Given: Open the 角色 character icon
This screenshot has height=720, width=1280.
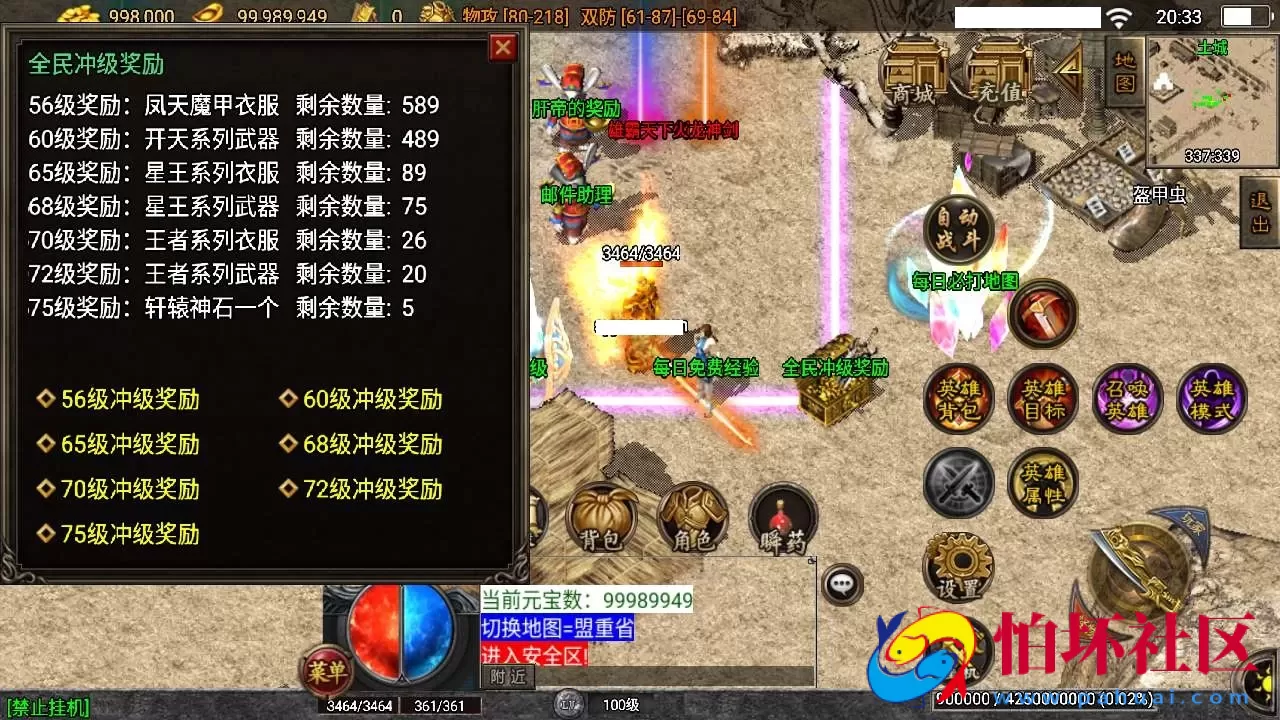Looking at the screenshot, I should 693,516.
